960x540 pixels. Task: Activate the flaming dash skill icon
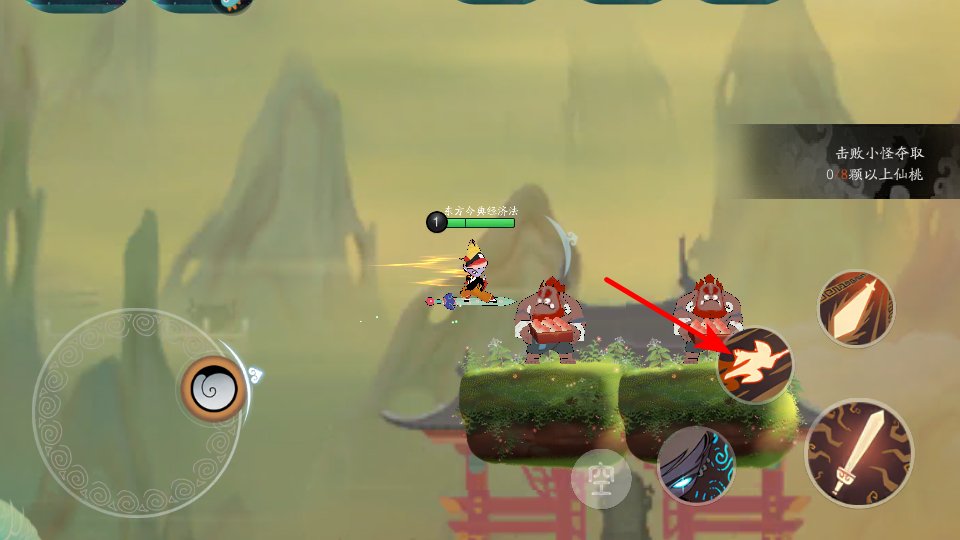coord(756,365)
